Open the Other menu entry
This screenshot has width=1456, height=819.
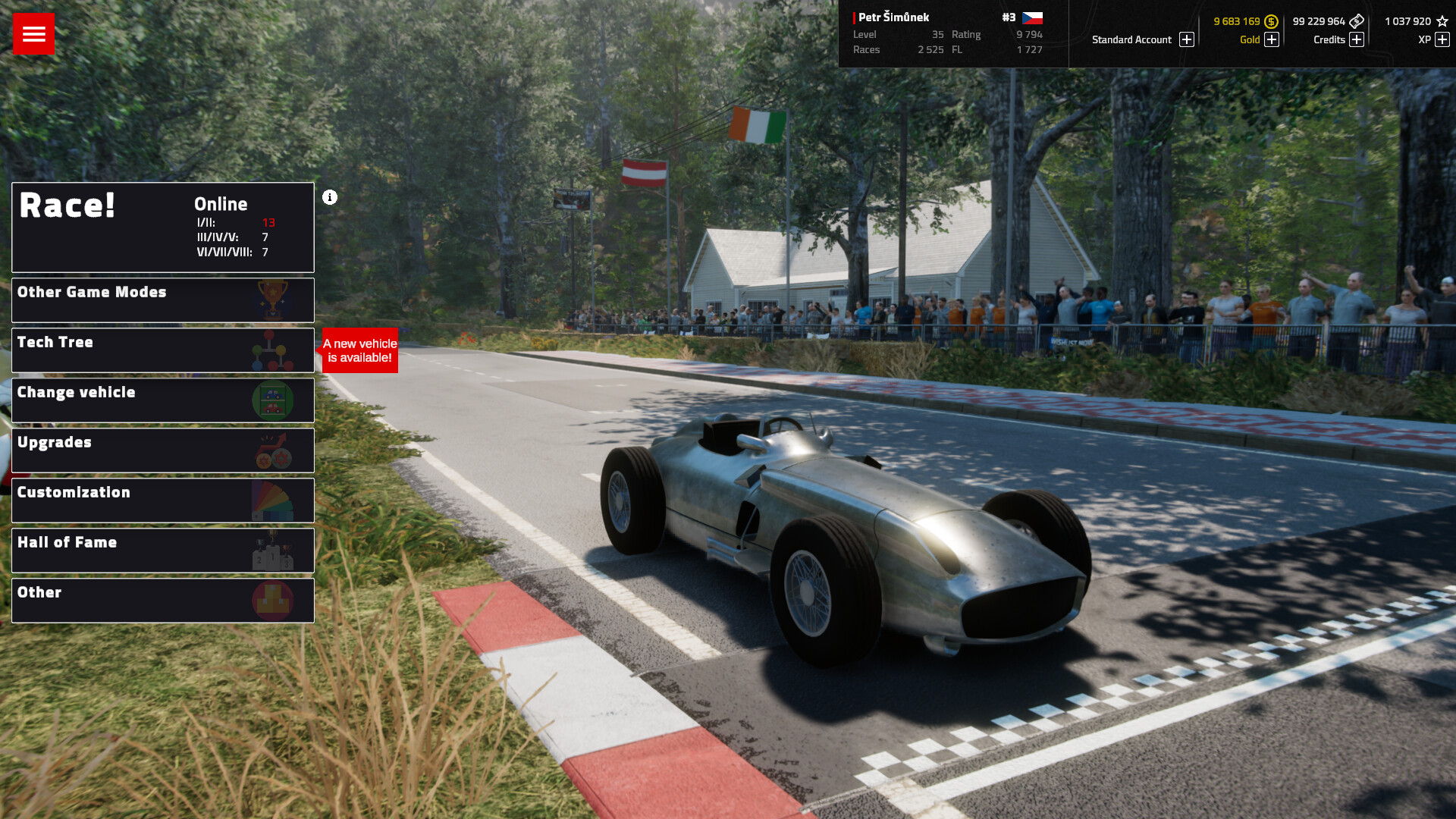[x=162, y=601]
